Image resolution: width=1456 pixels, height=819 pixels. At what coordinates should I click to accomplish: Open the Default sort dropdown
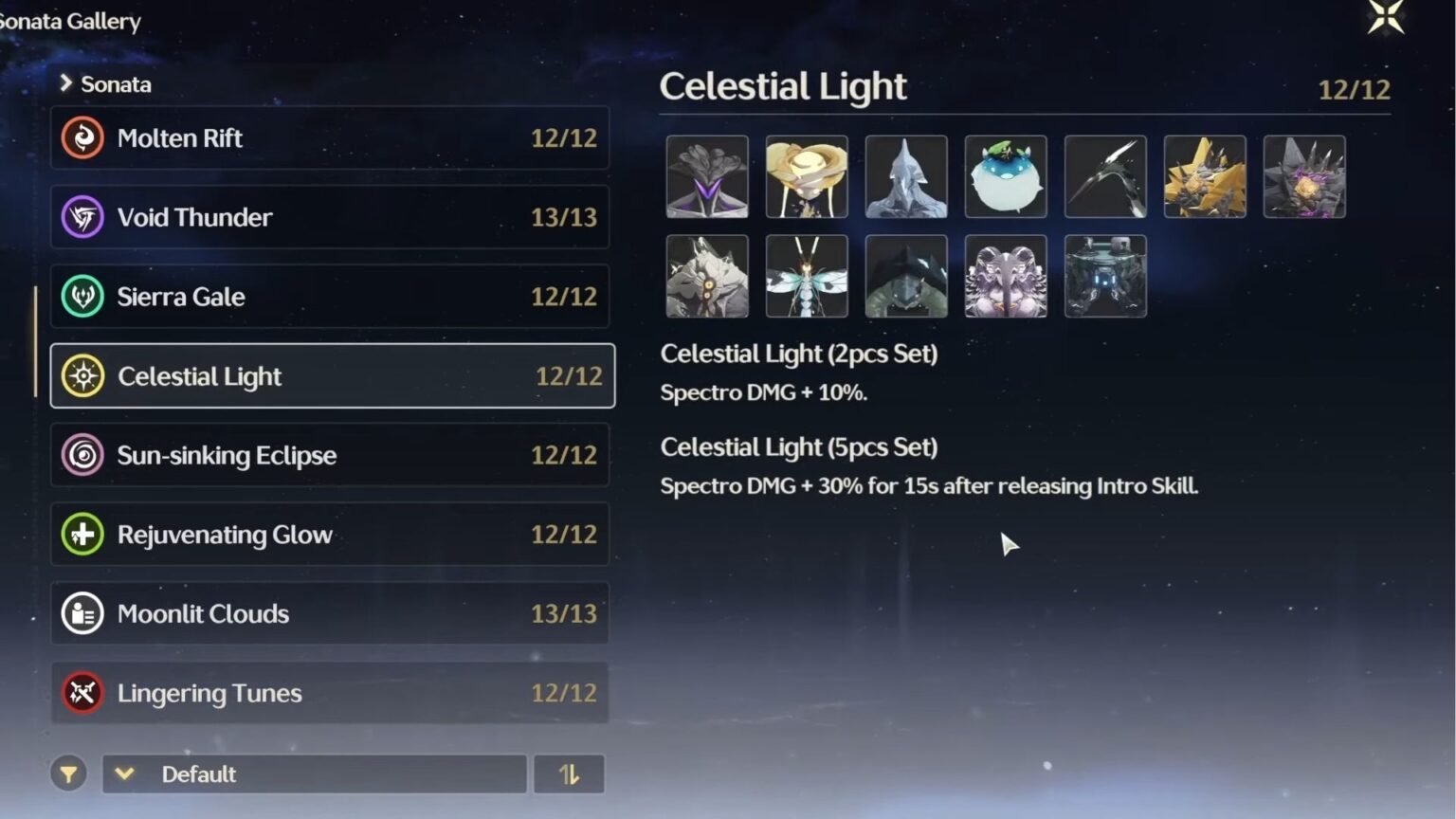click(314, 774)
